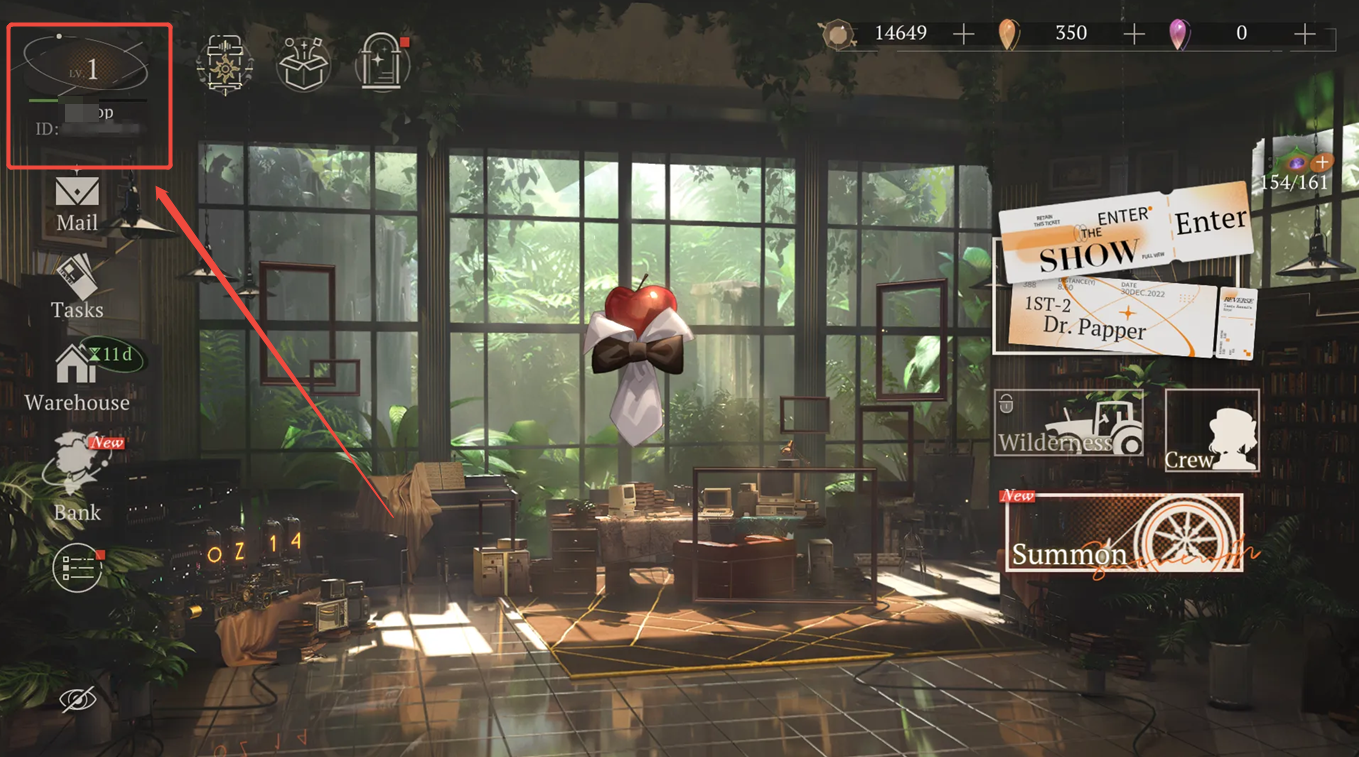The width and height of the screenshot is (1359, 757).
Task: Open the Bank shop
Action: point(77,478)
